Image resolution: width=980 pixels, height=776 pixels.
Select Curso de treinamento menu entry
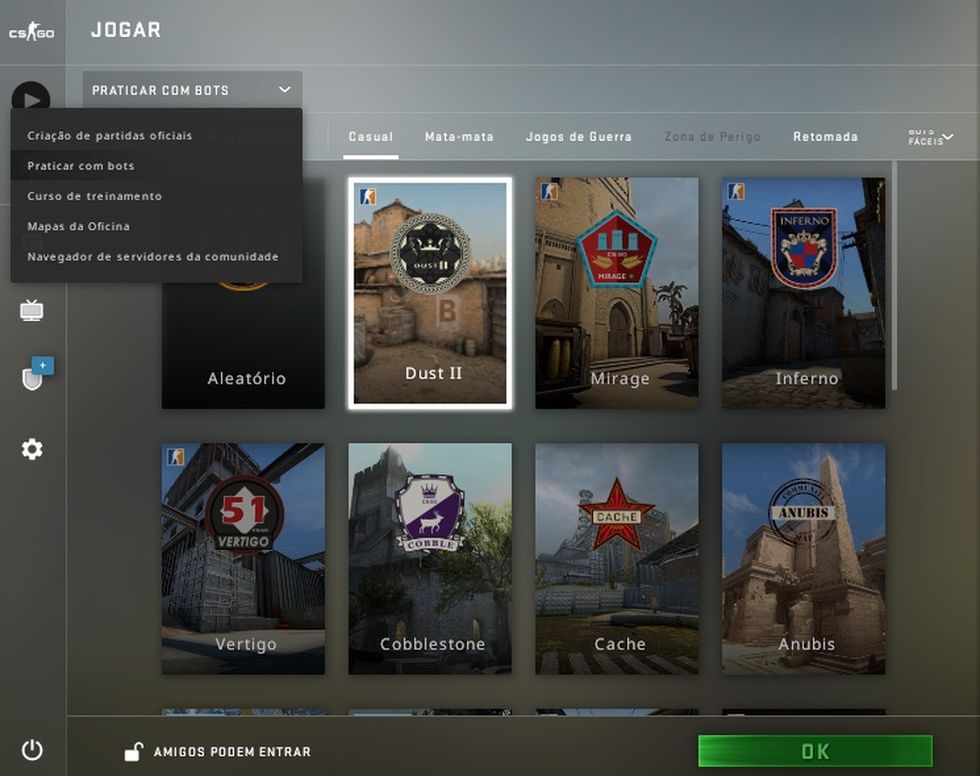click(95, 196)
